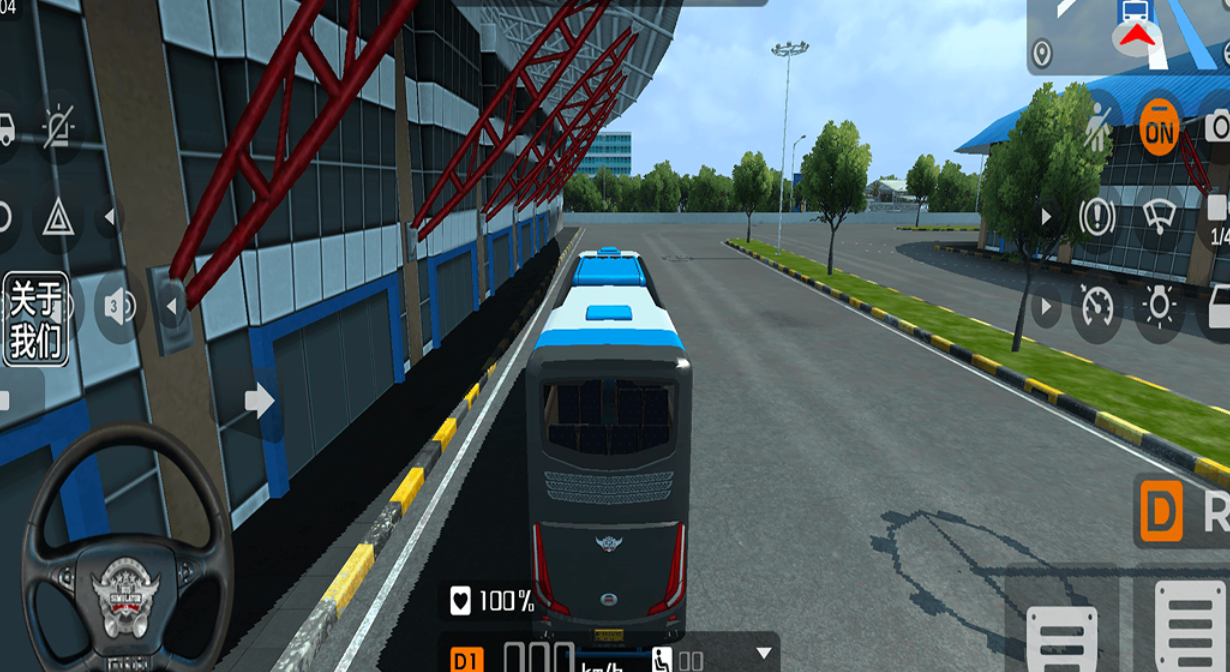Select the orange D drive gear
1230x672 pixels.
[1161, 512]
